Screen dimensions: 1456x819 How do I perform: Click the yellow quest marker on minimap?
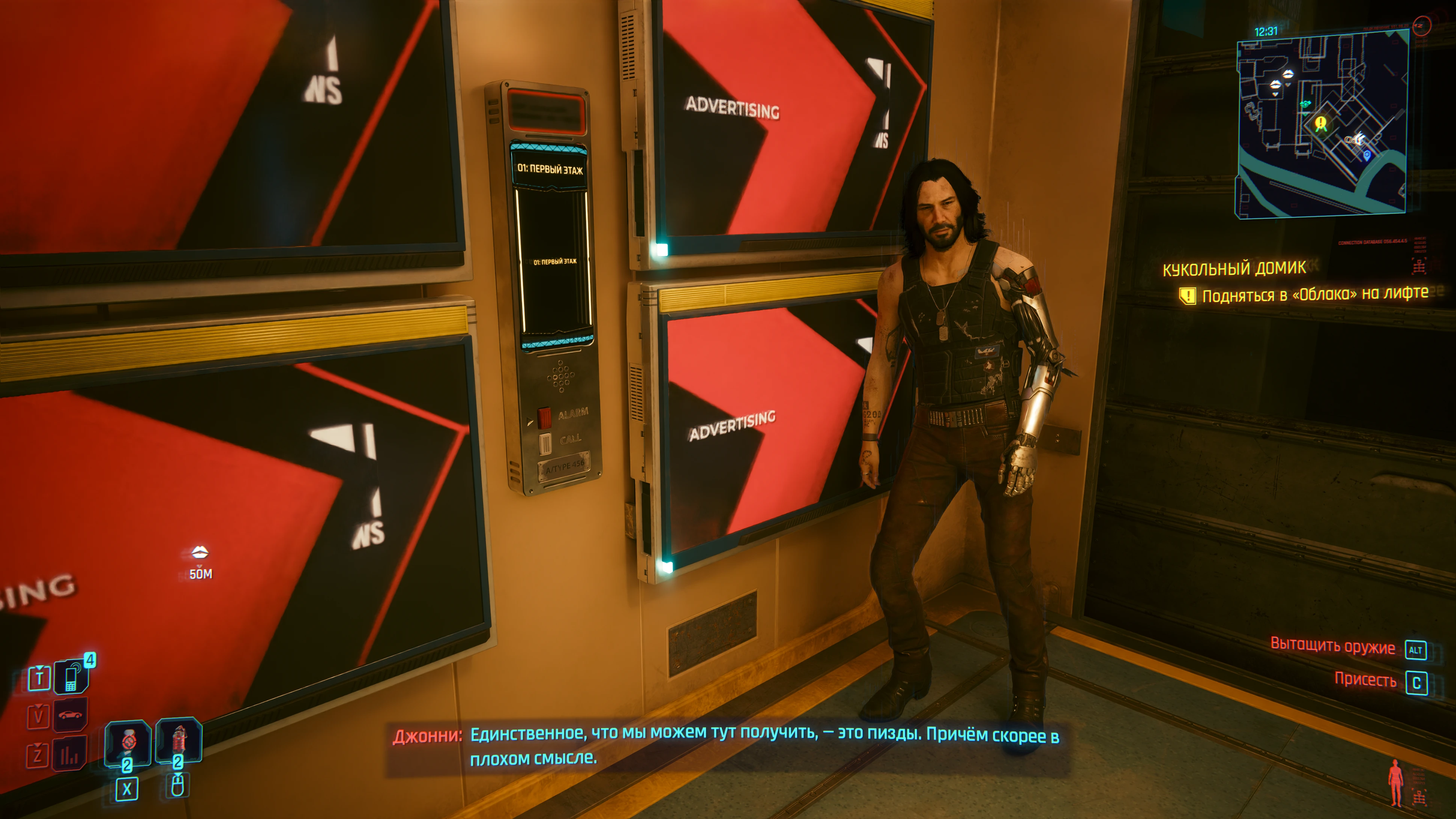1320,123
